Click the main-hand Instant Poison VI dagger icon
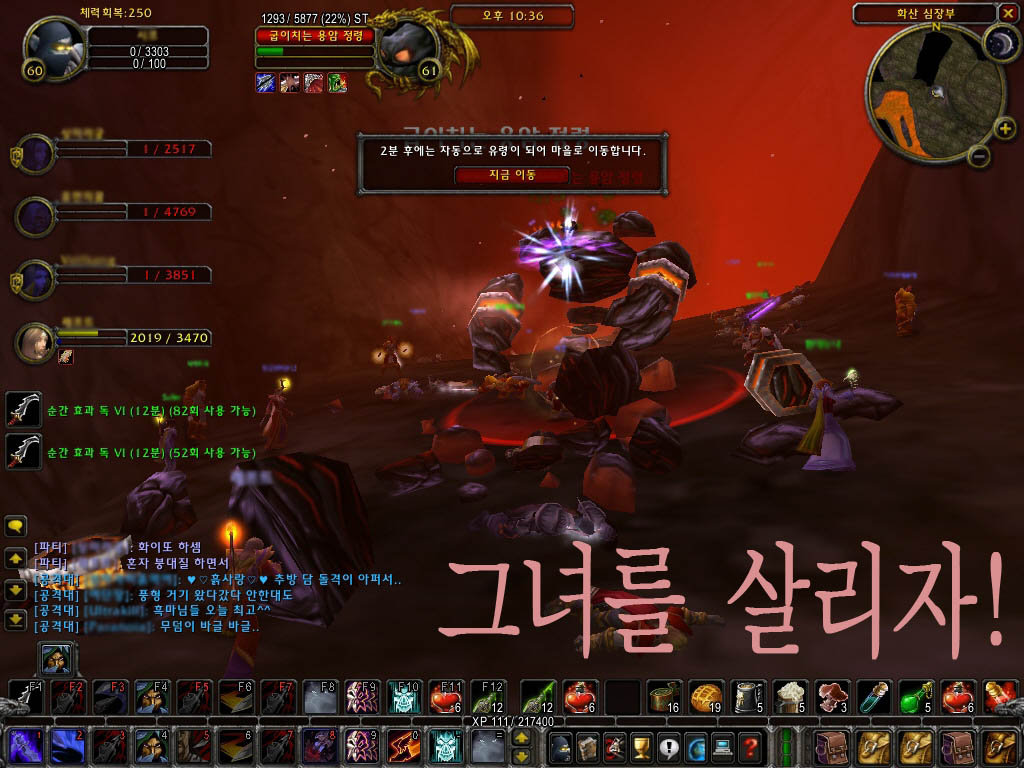The image size is (1024, 768). coord(23,409)
